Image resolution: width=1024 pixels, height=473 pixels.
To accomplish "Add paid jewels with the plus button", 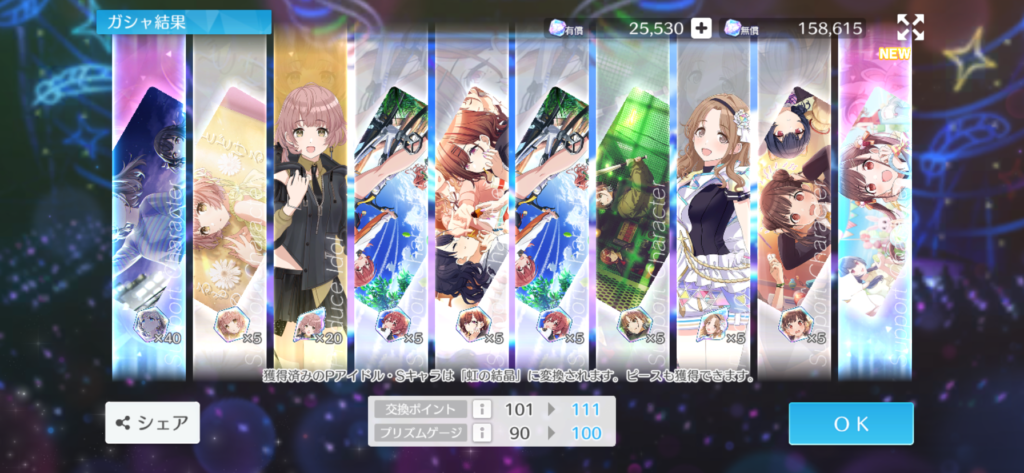I will (x=701, y=28).
